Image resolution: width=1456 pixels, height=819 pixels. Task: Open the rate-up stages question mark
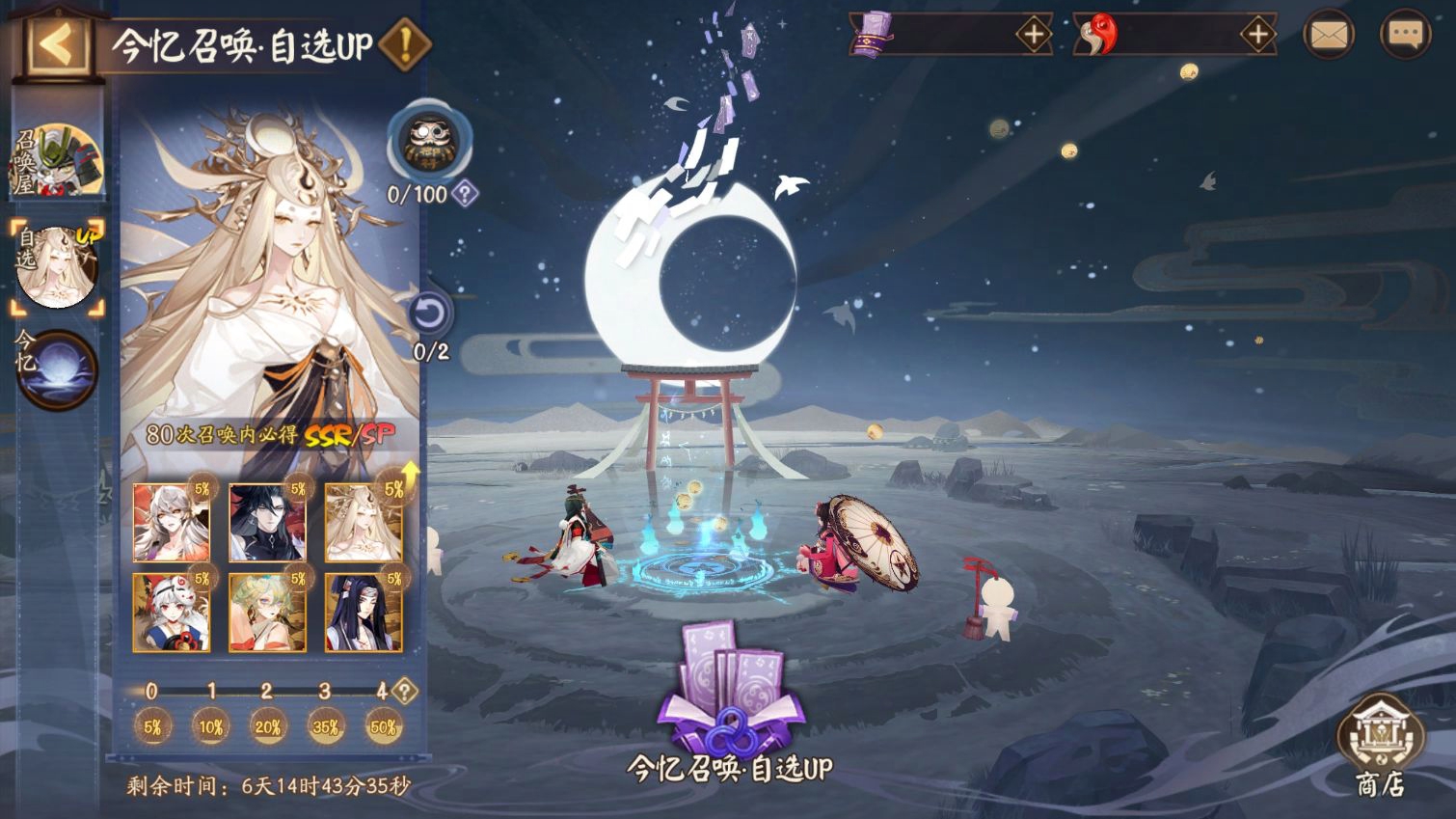coord(405,691)
